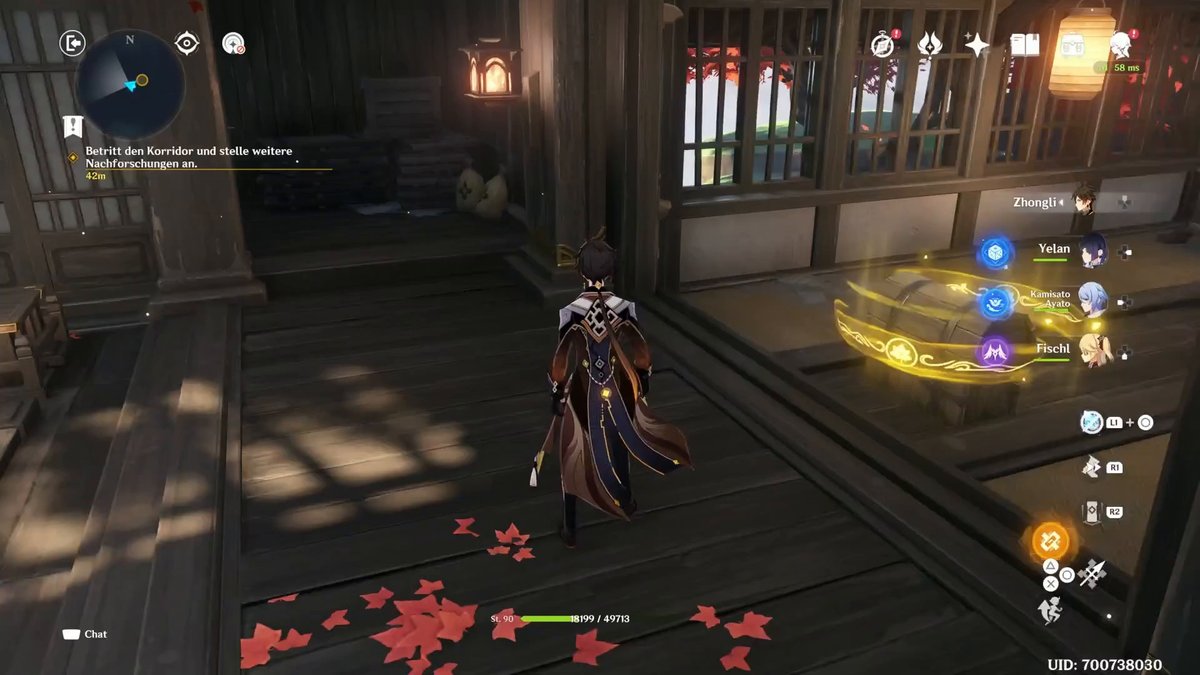Click the exit door icon beside the minimap

point(72,43)
